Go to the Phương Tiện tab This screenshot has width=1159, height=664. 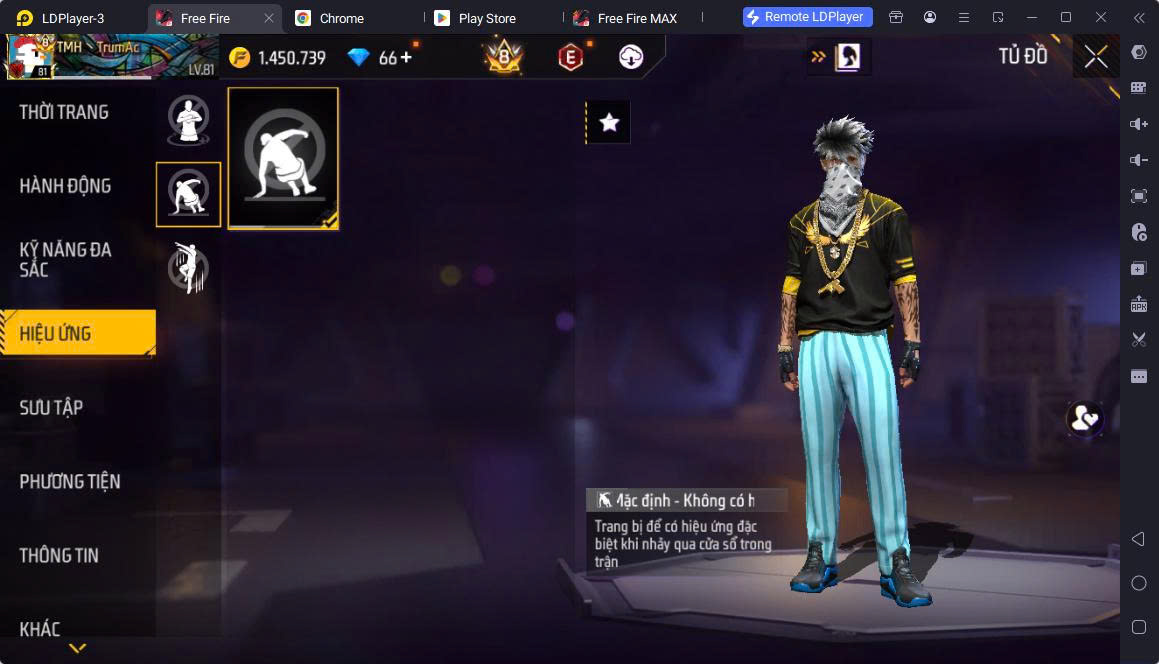coord(70,481)
